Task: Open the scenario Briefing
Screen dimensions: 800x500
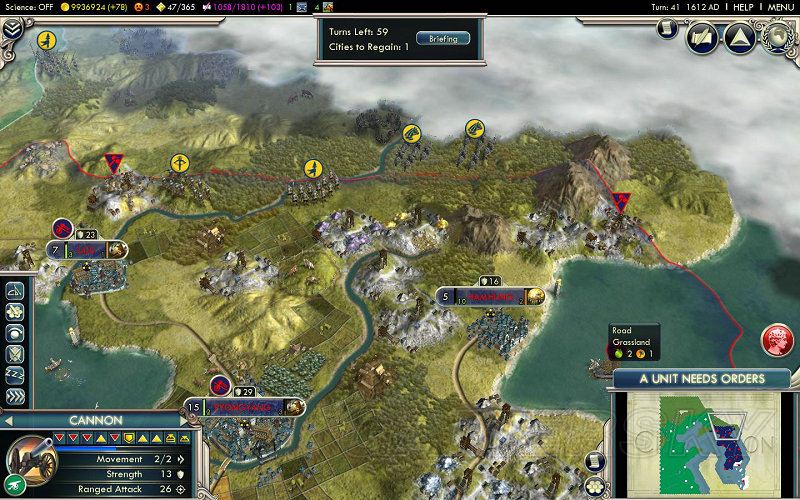Action: 443,39
